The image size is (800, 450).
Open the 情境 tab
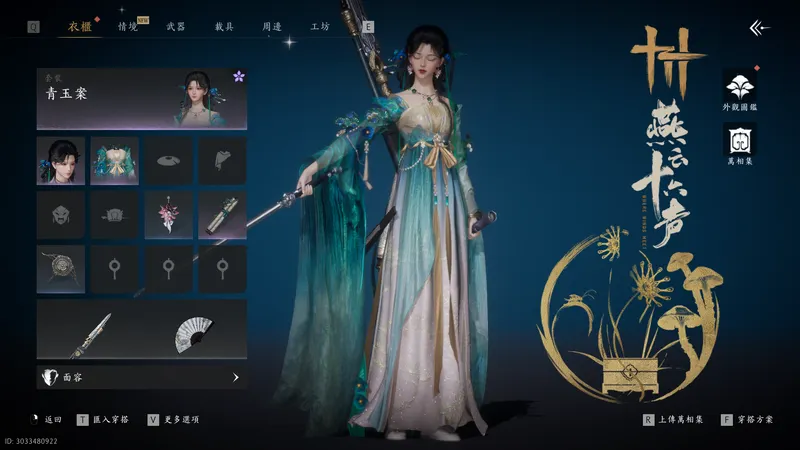pyautogui.click(x=128, y=27)
